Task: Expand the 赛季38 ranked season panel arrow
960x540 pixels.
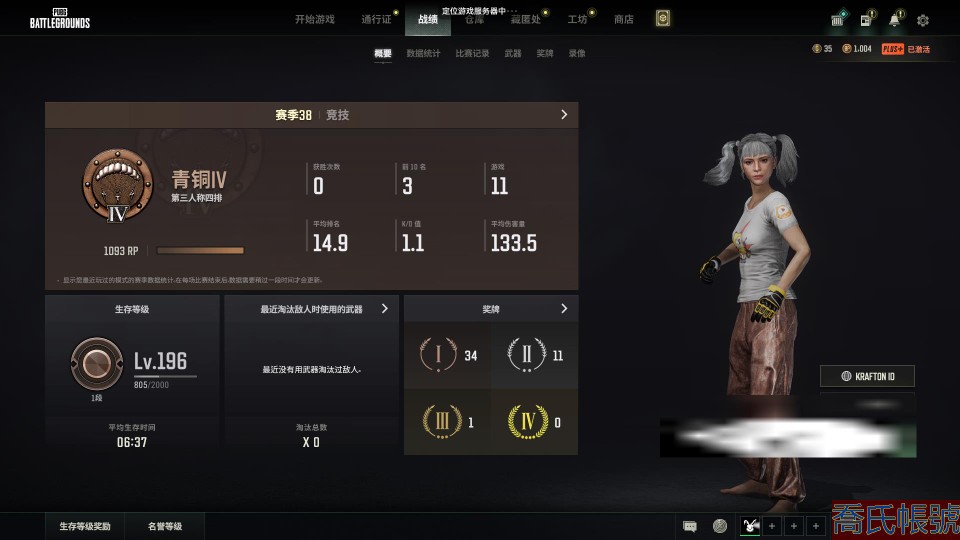Action: (564, 115)
